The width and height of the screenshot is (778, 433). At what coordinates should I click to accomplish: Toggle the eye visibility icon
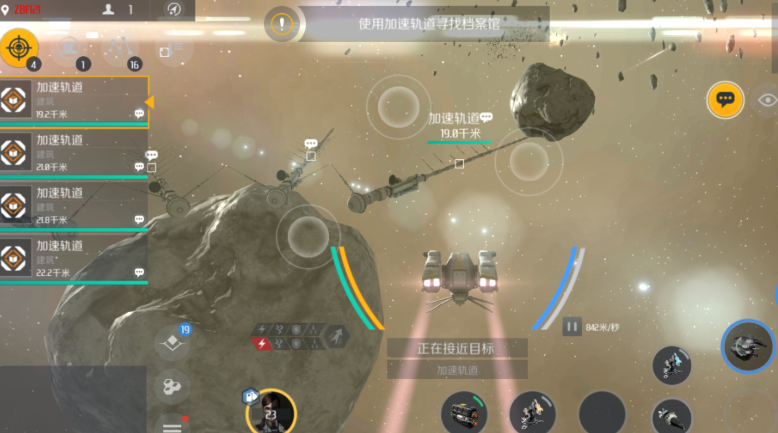coord(767,99)
